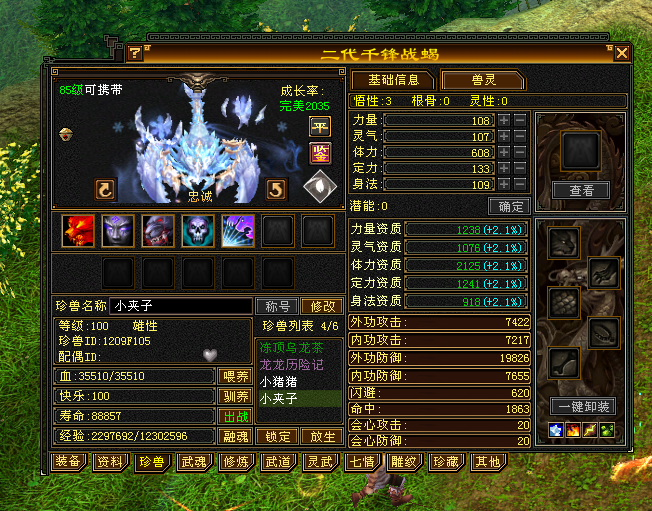Switch to the 基础信息 tab
This screenshot has height=511, width=652.
(393, 80)
